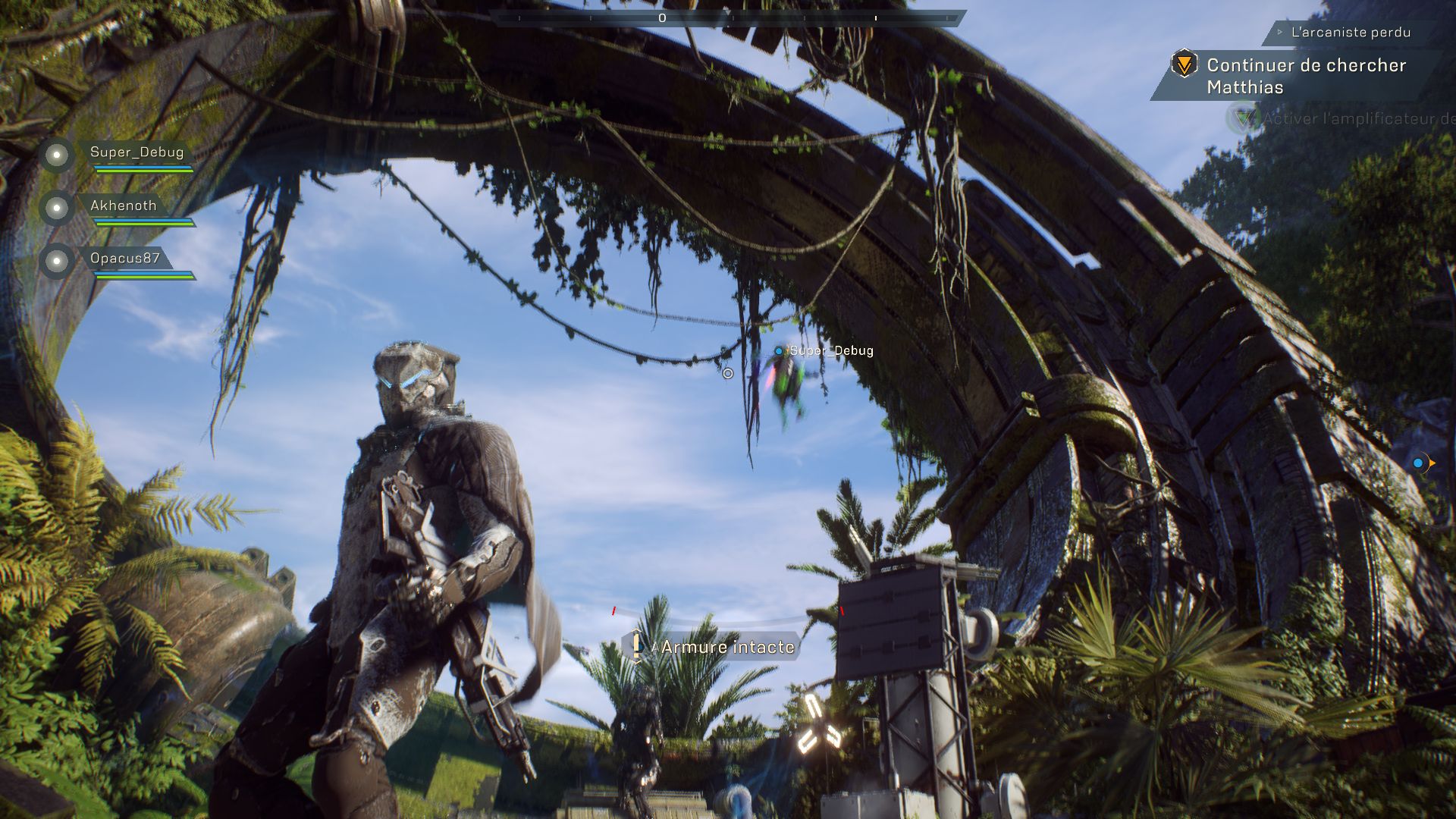
Task: Click the Continuer de chercher Matthias objective
Action: pyautogui.click(x=1306, y=76)
